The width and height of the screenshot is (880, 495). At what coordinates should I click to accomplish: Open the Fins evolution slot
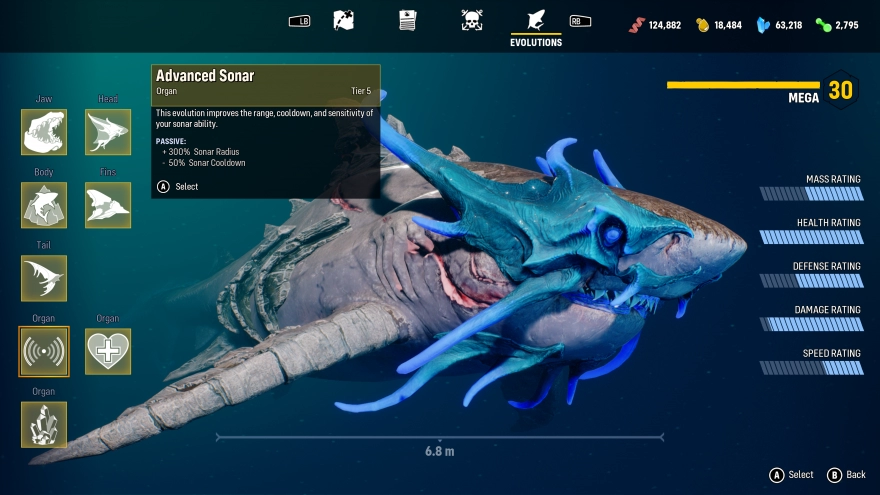click(x=108, y=205)
